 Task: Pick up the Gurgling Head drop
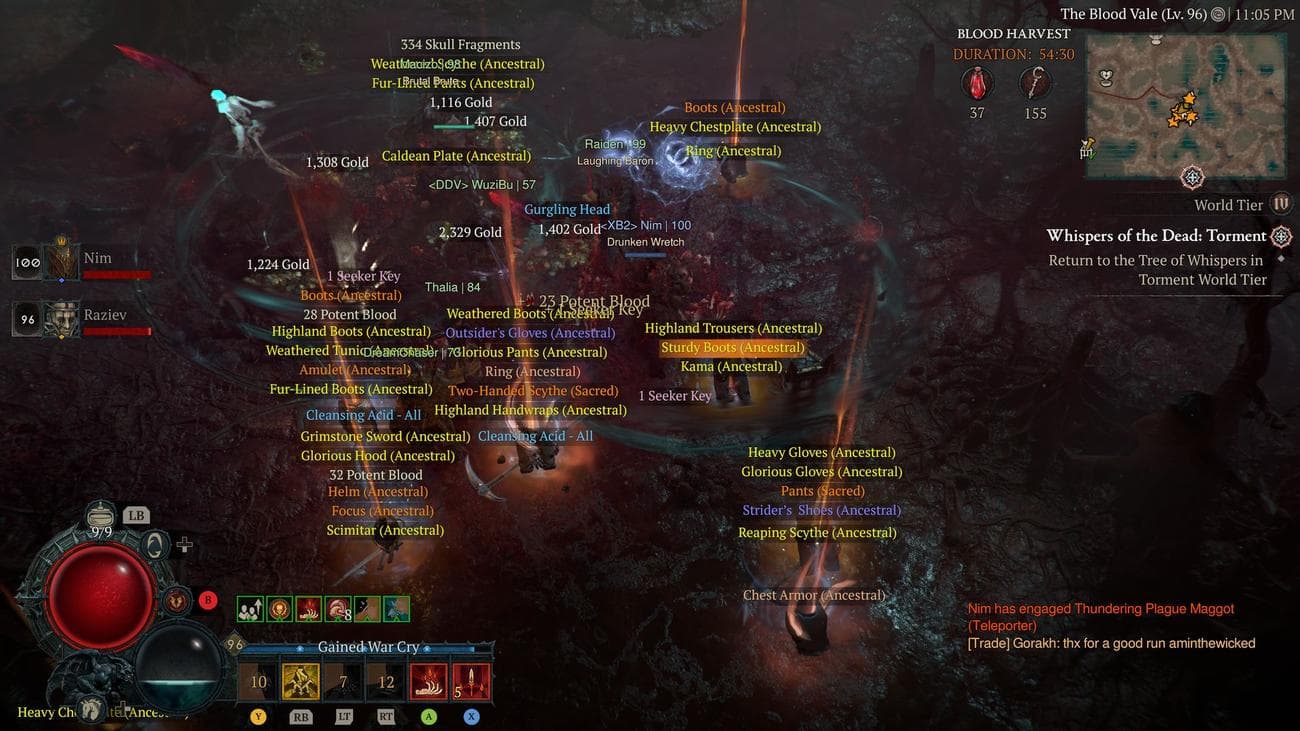click(x=567, y=209)
